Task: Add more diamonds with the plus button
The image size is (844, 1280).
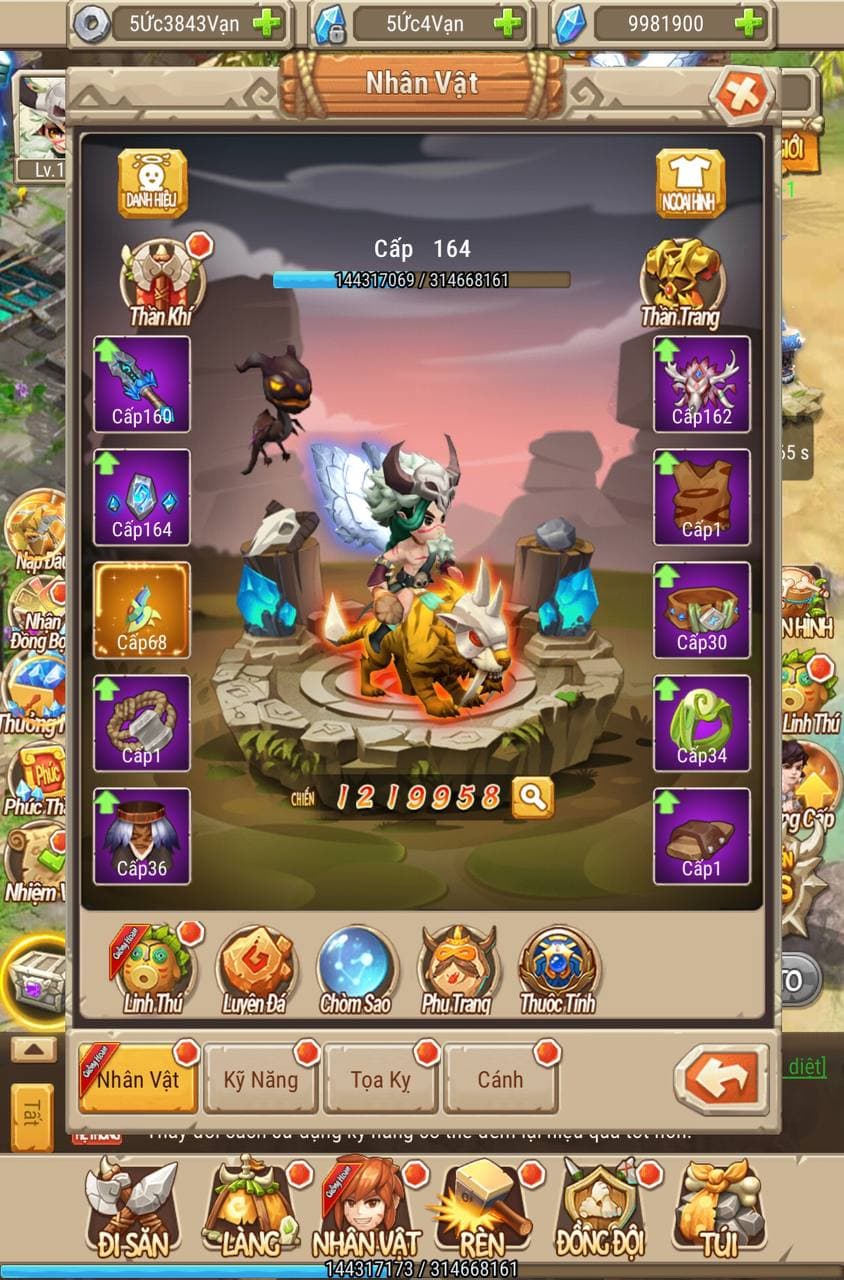Action: click(x=748, y=23)
